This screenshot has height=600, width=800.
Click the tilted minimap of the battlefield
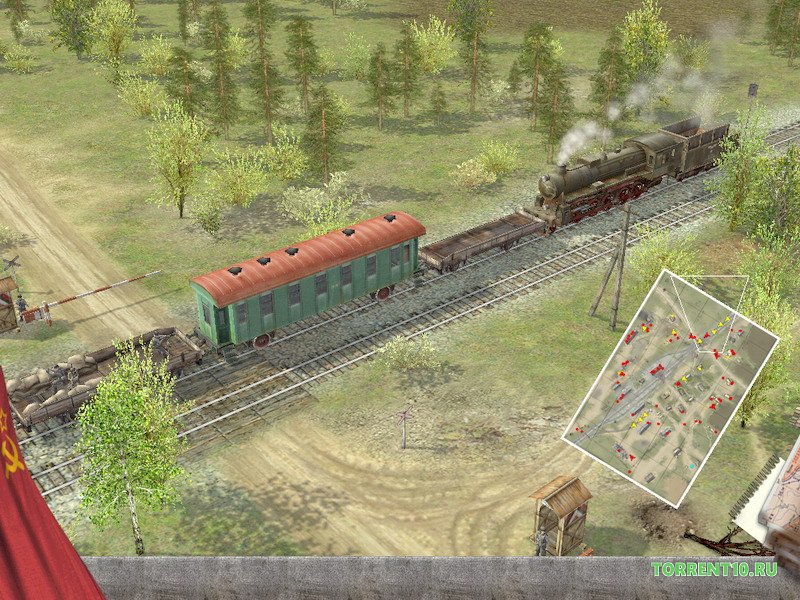pyautogui.click(x=670, y=385)
